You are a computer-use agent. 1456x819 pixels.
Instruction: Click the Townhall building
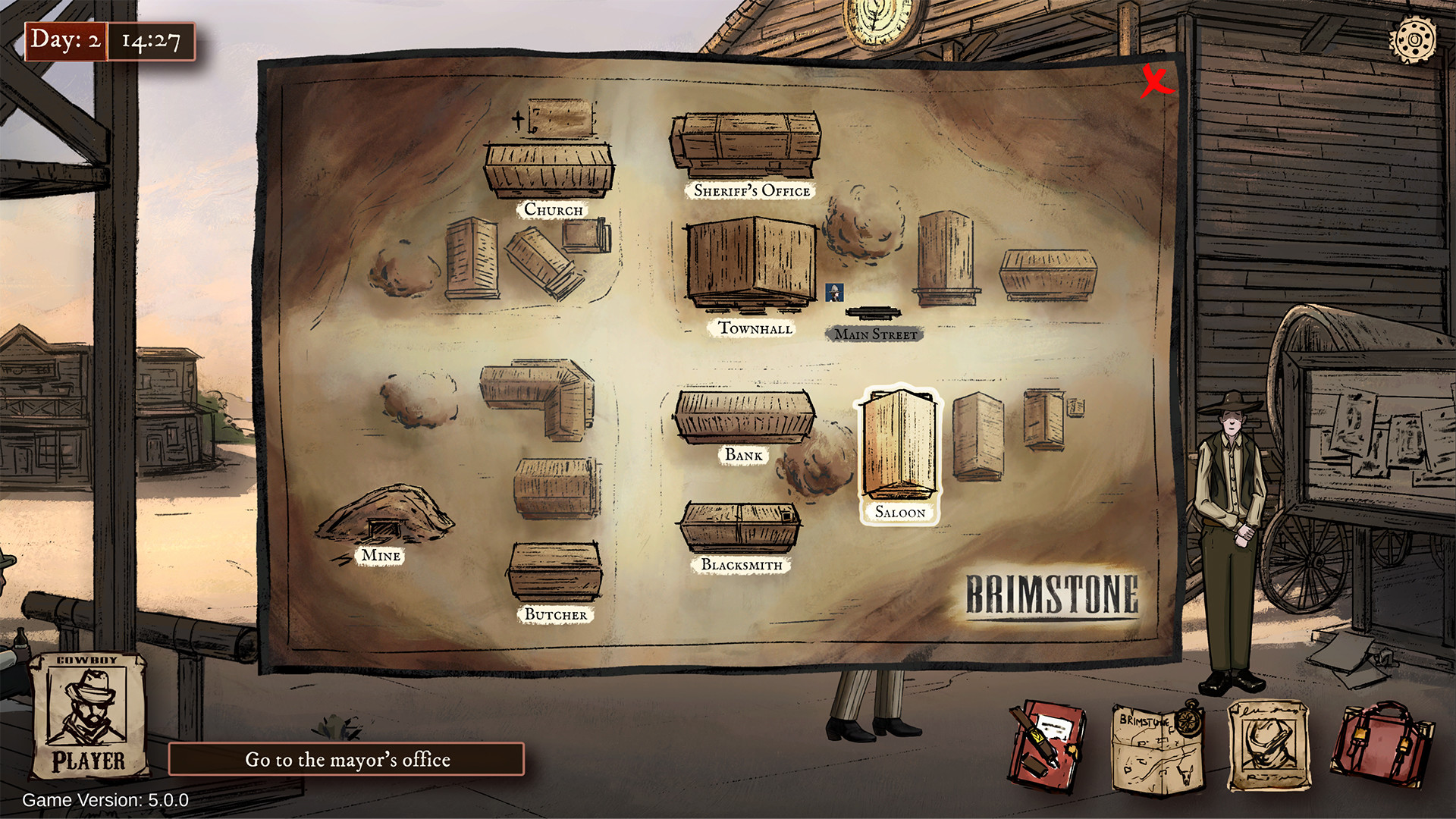tap(751, 265)
